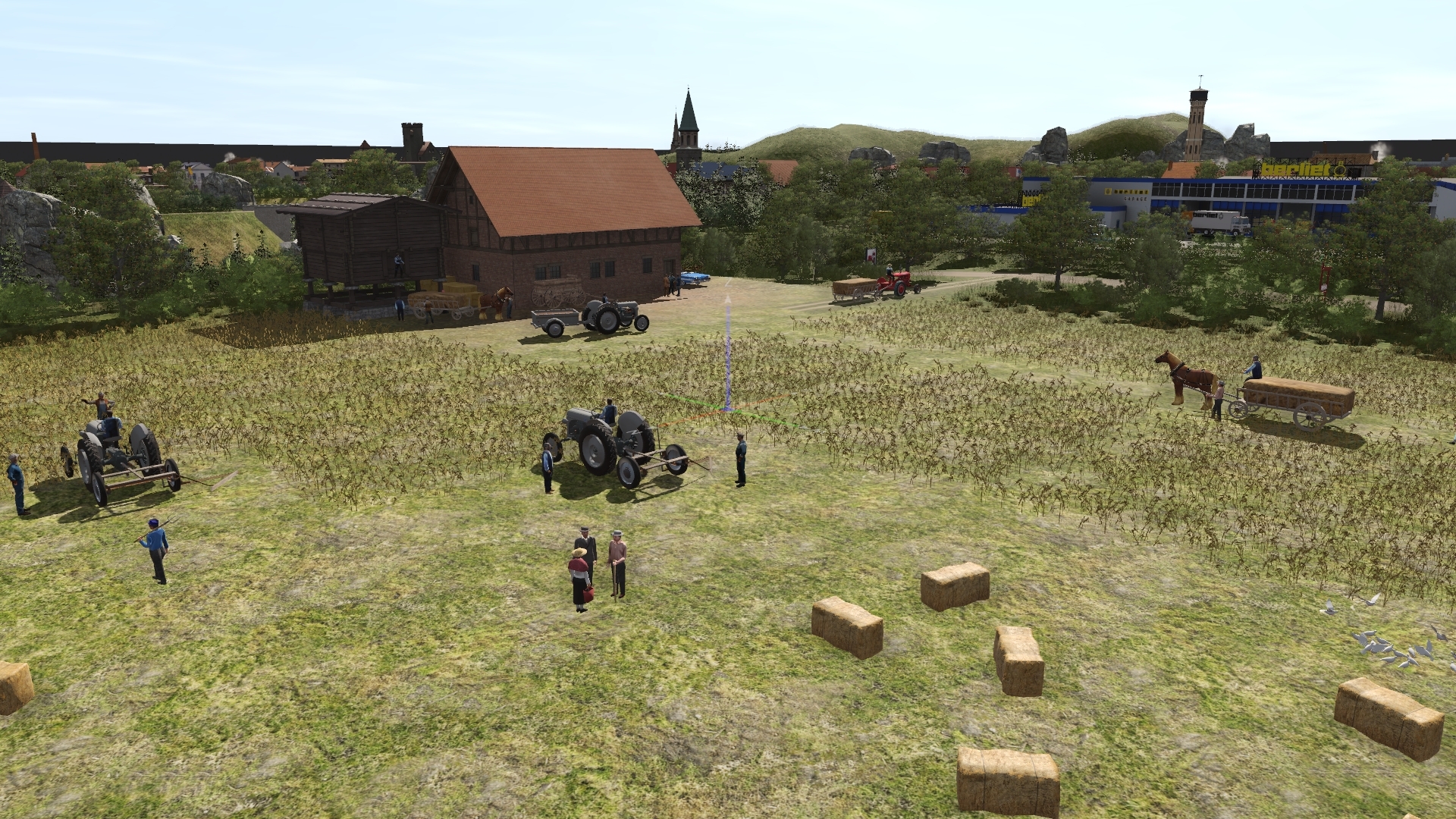
Task: Select the blue vertical axis gizmo arrow
Action: click(727, 341)
